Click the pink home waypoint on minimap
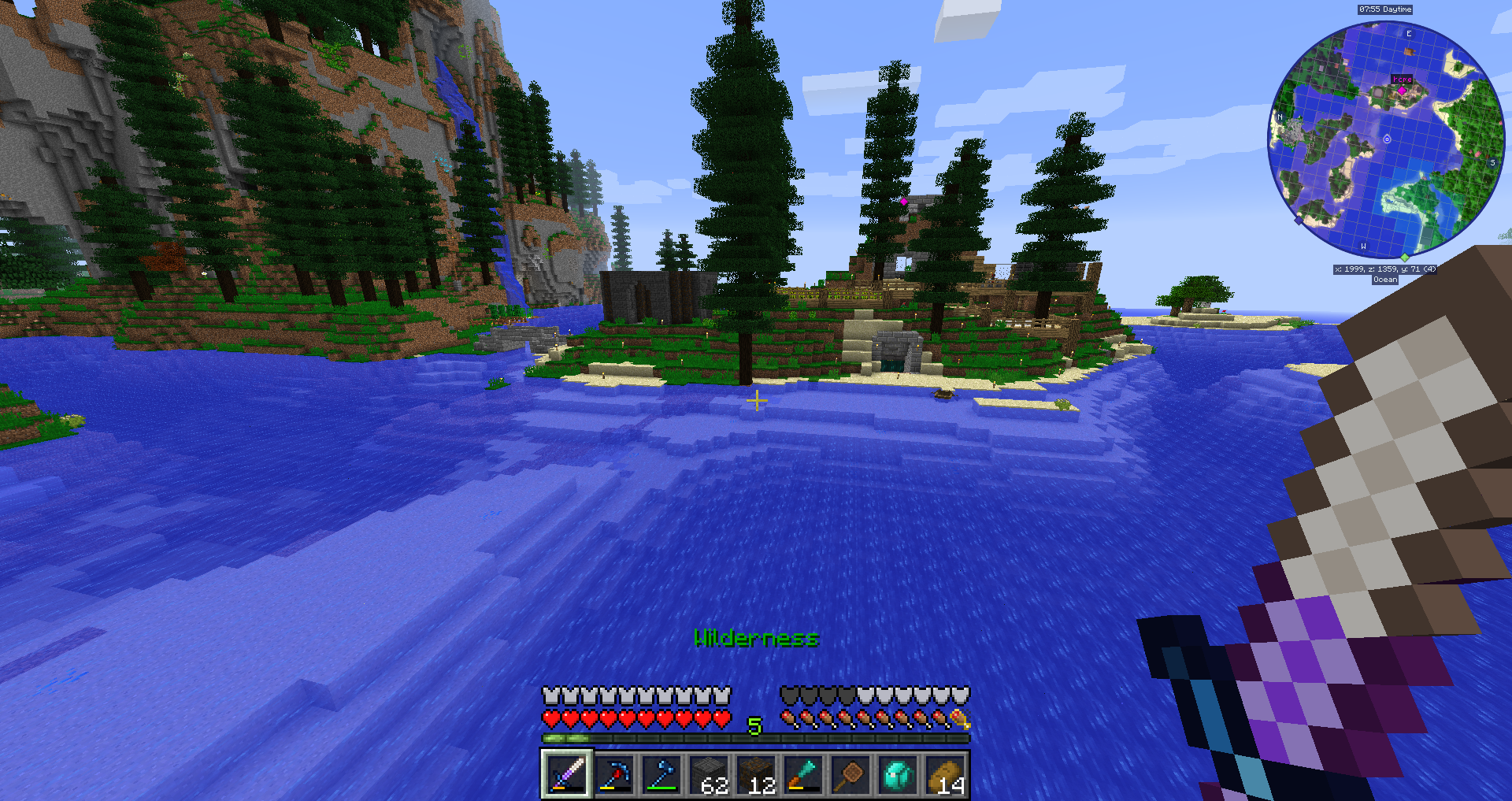1512x801 pixels. [x=1402, y=91]
